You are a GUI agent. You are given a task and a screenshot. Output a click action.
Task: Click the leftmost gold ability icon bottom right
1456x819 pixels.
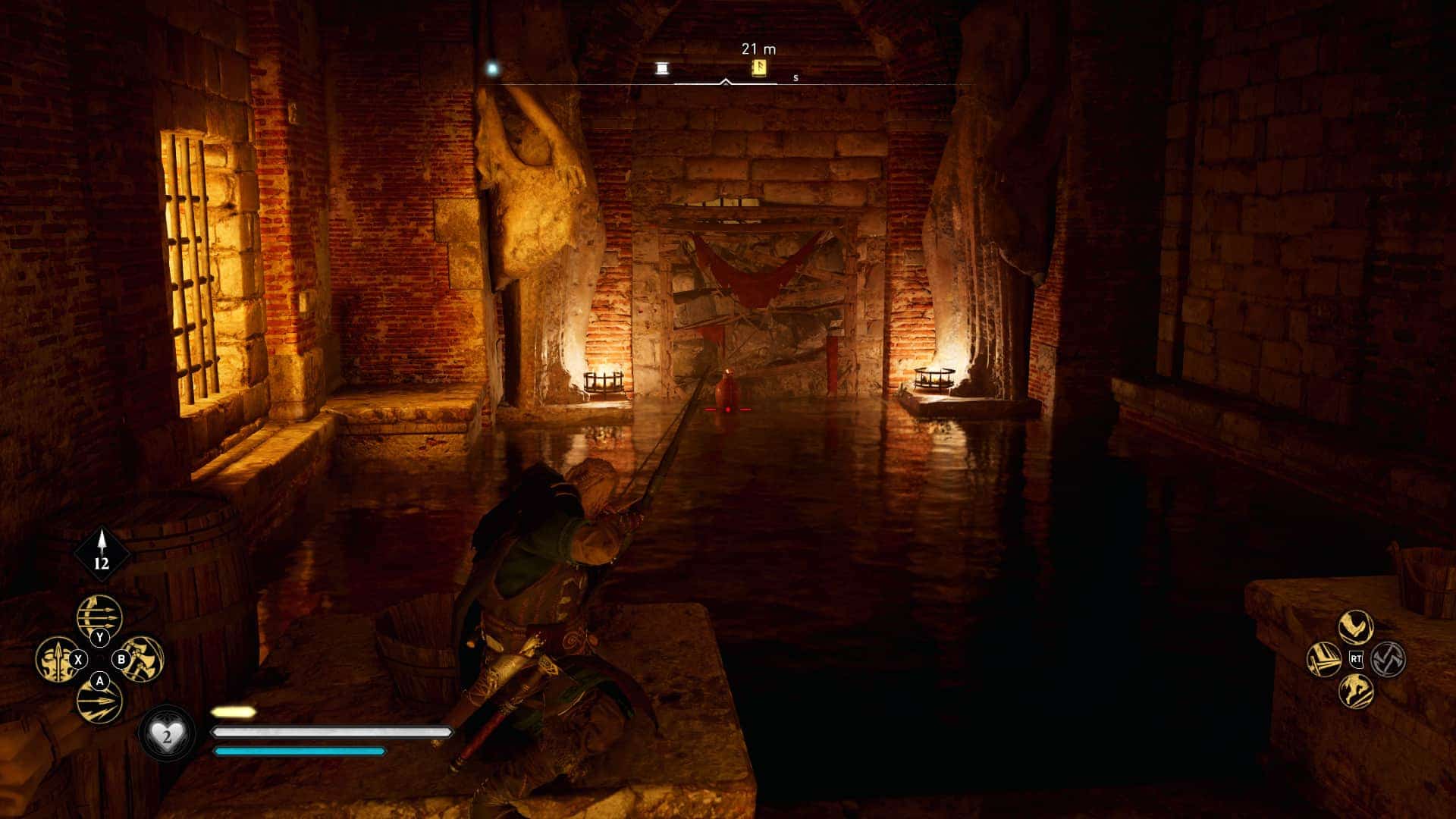(x=1323, y=660)
